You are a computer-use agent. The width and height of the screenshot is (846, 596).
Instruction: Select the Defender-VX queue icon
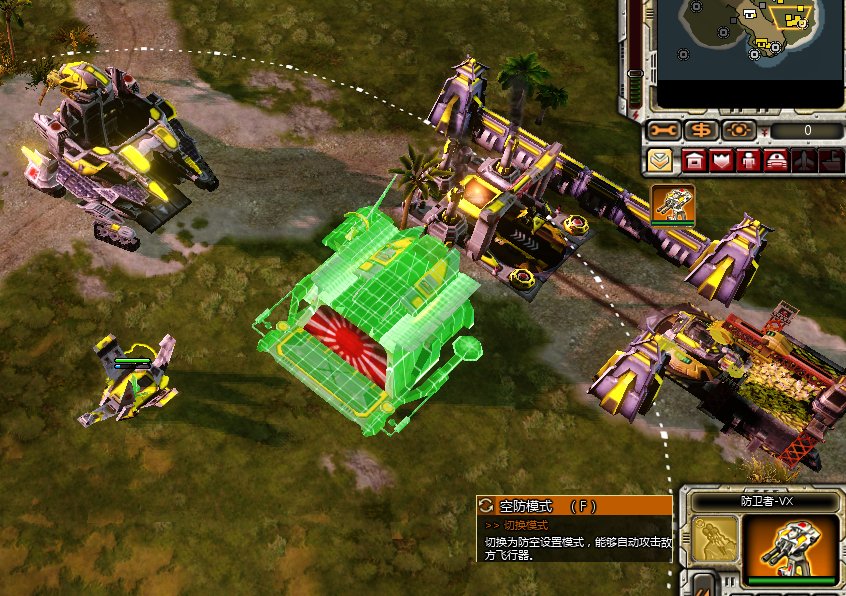pos(672,204)
